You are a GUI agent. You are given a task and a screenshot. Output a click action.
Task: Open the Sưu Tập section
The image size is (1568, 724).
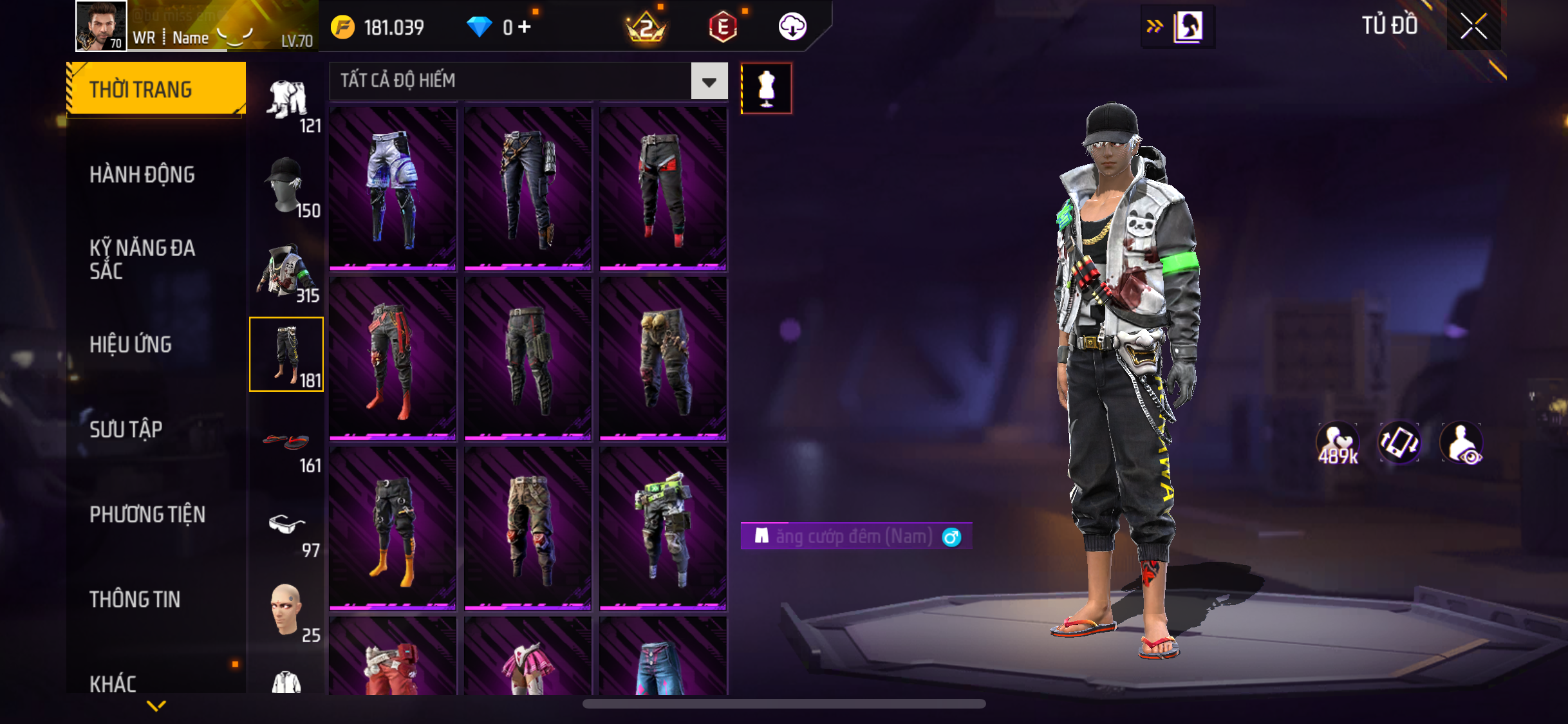[x=126, y=429]
